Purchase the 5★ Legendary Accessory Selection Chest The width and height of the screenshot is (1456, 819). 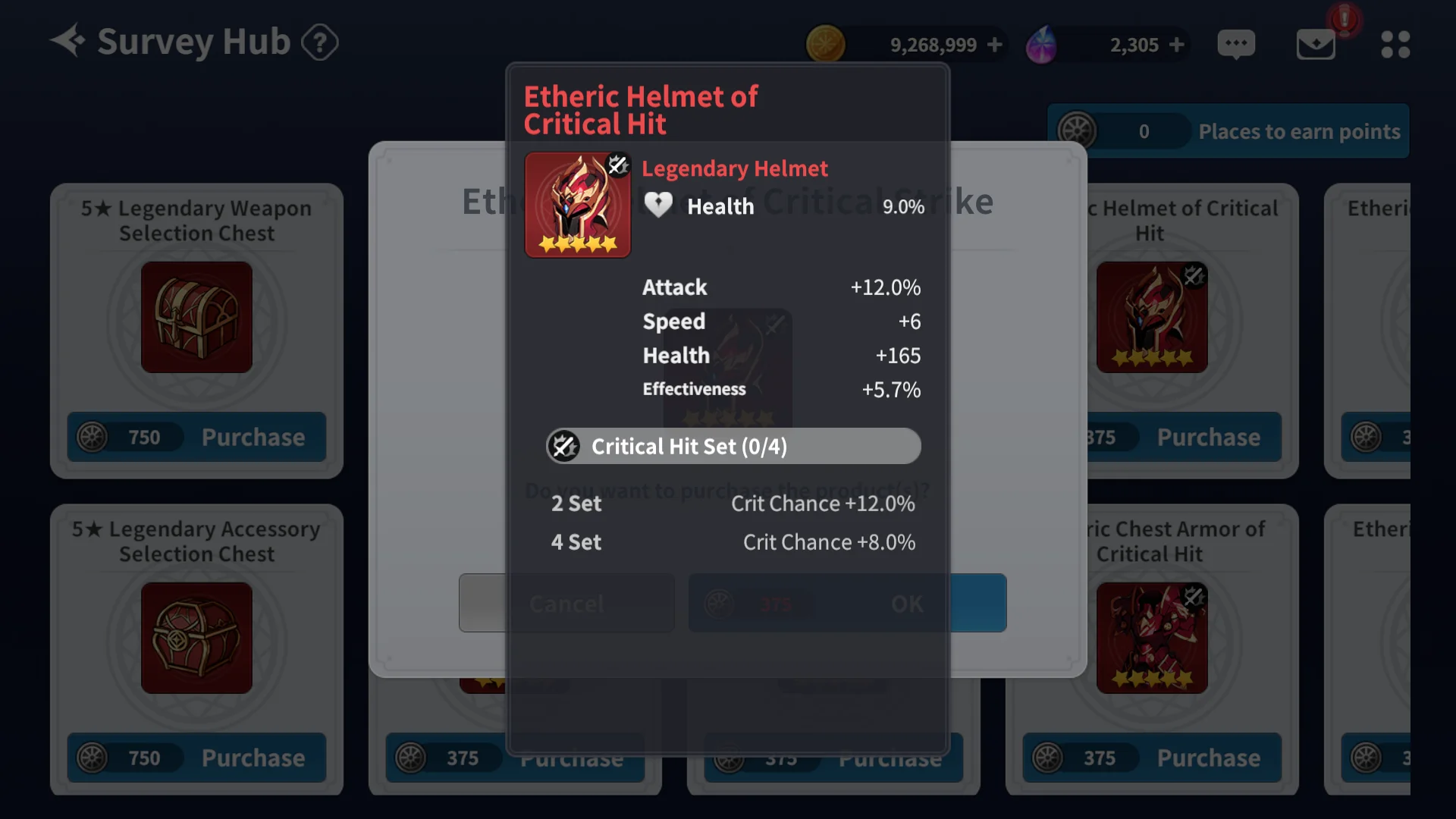pos(253,758)
